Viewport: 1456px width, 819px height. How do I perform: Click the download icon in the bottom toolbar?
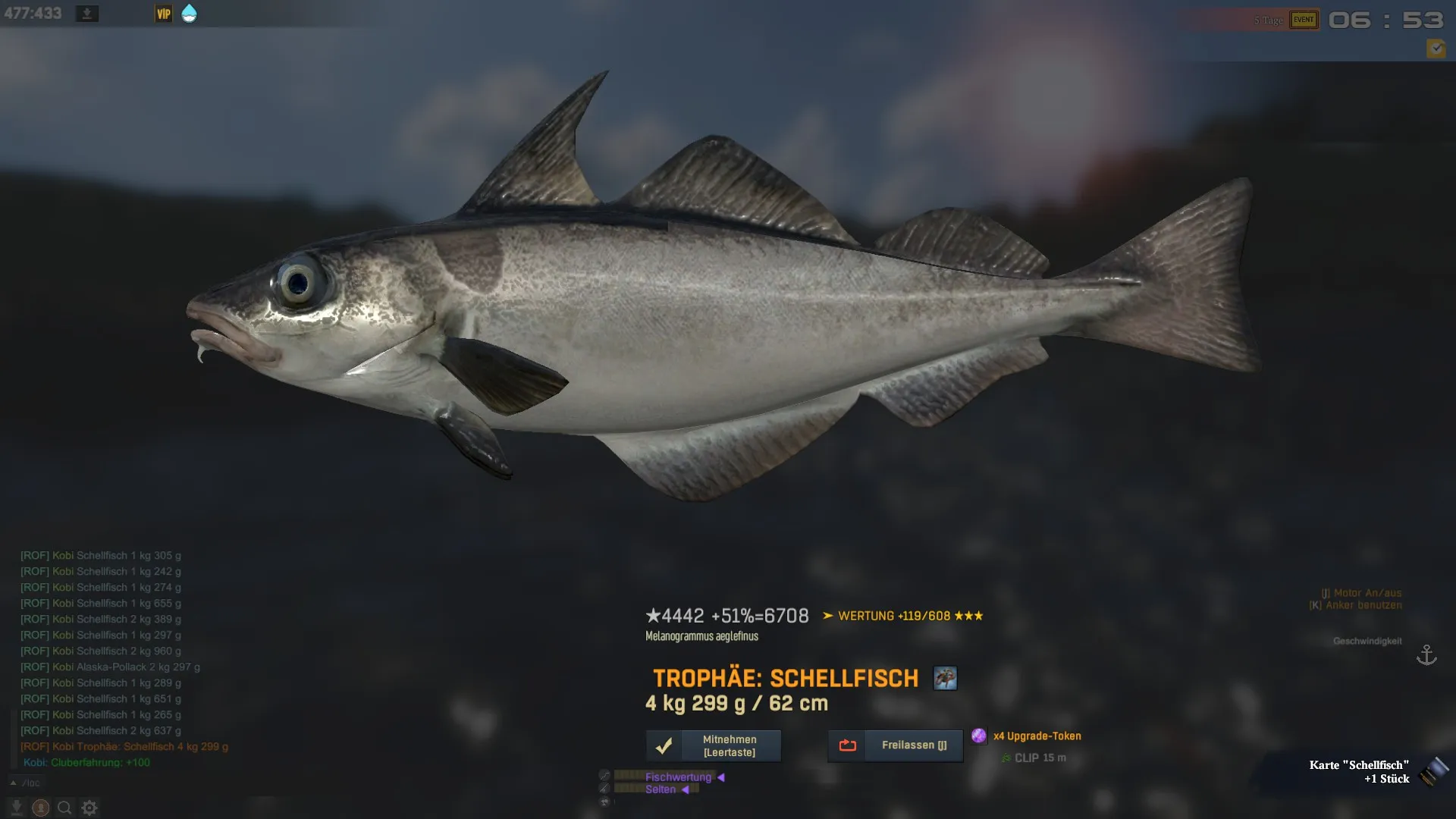click(17, 808)
